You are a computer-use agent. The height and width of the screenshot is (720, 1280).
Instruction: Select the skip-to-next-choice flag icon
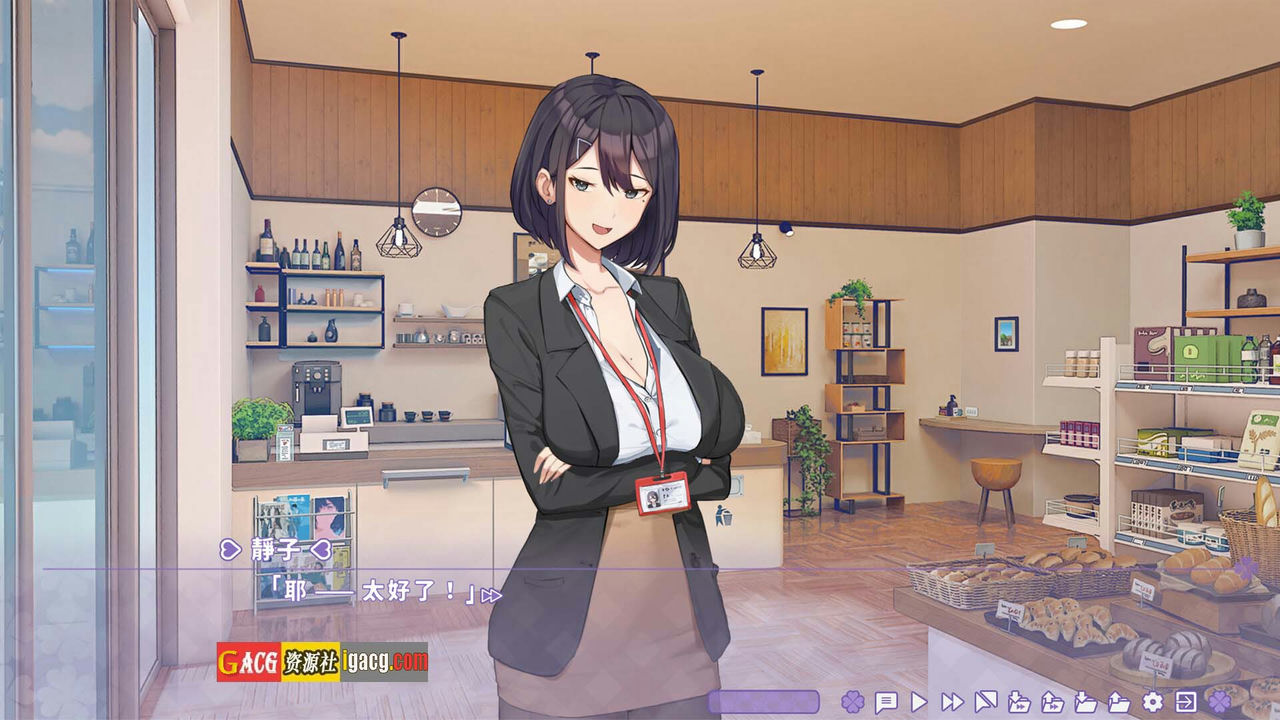pos(988,703)
